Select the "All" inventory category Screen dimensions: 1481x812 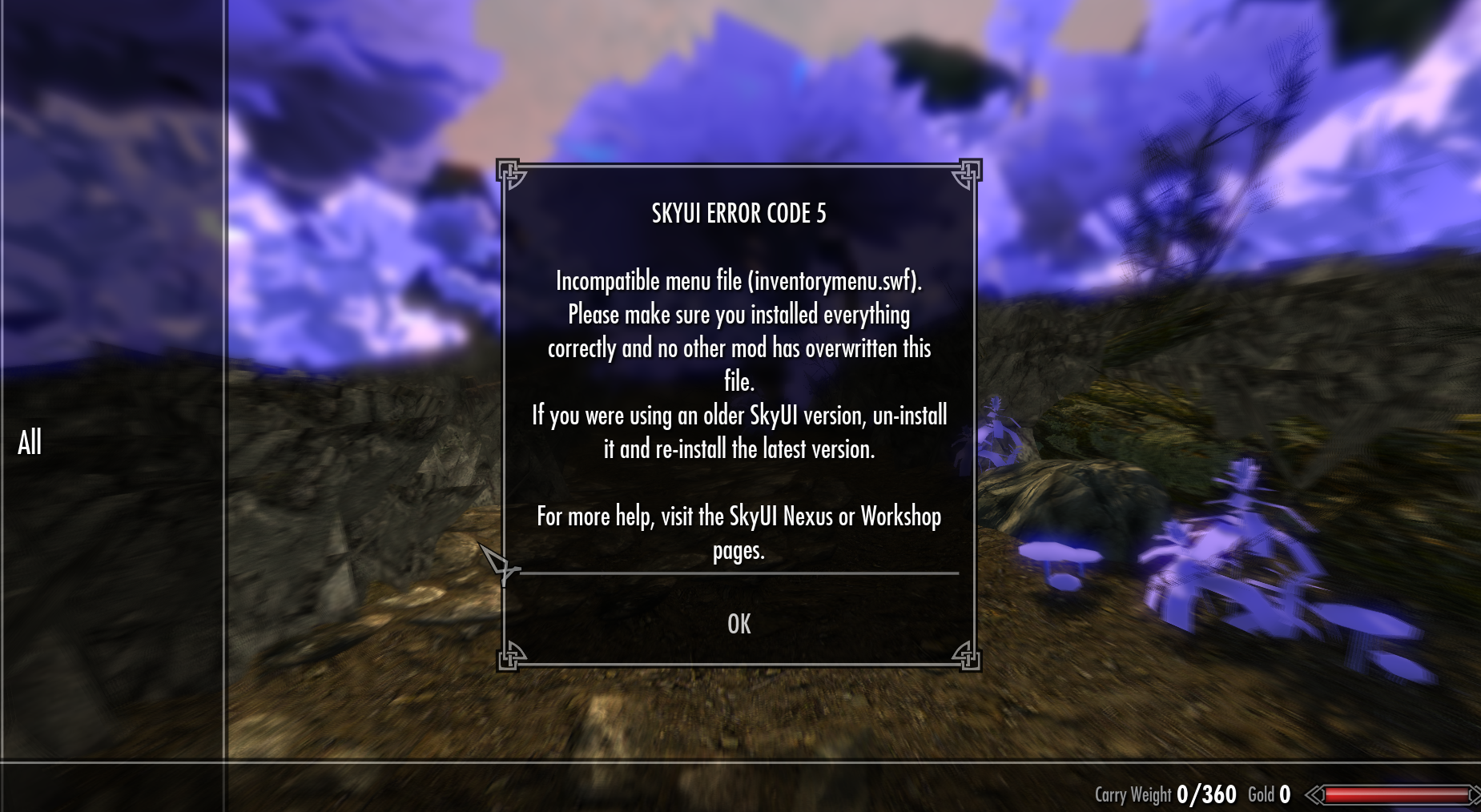coord(30,442)
